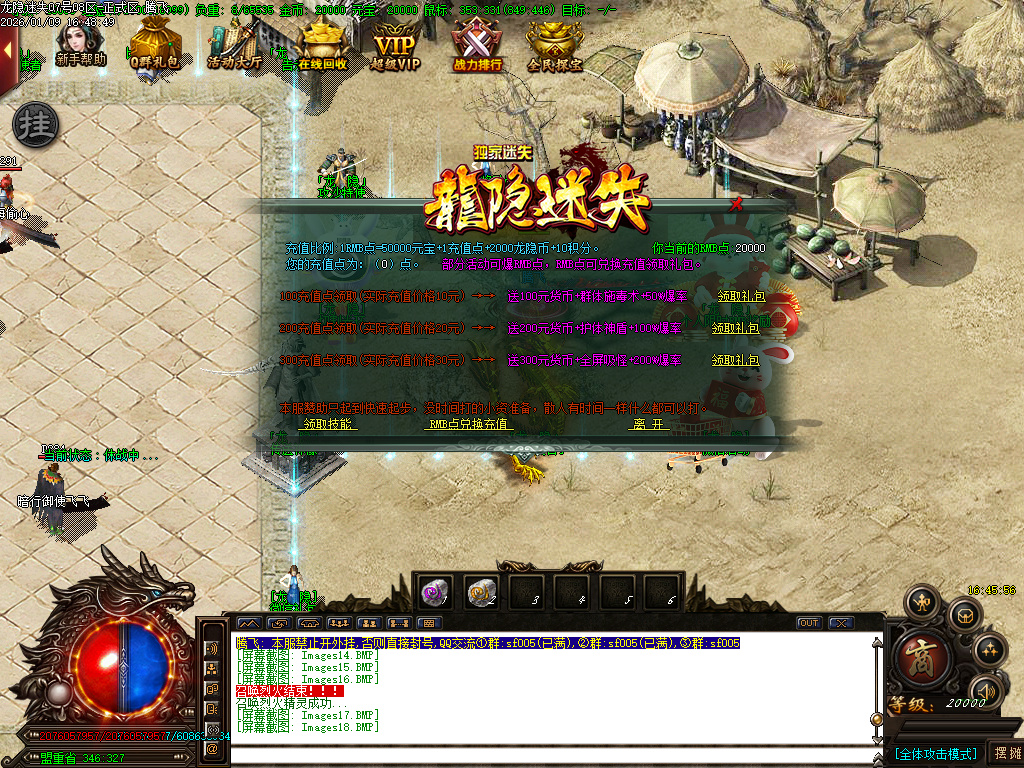Open the Q群礼包 gift bag

click(154, 46)
